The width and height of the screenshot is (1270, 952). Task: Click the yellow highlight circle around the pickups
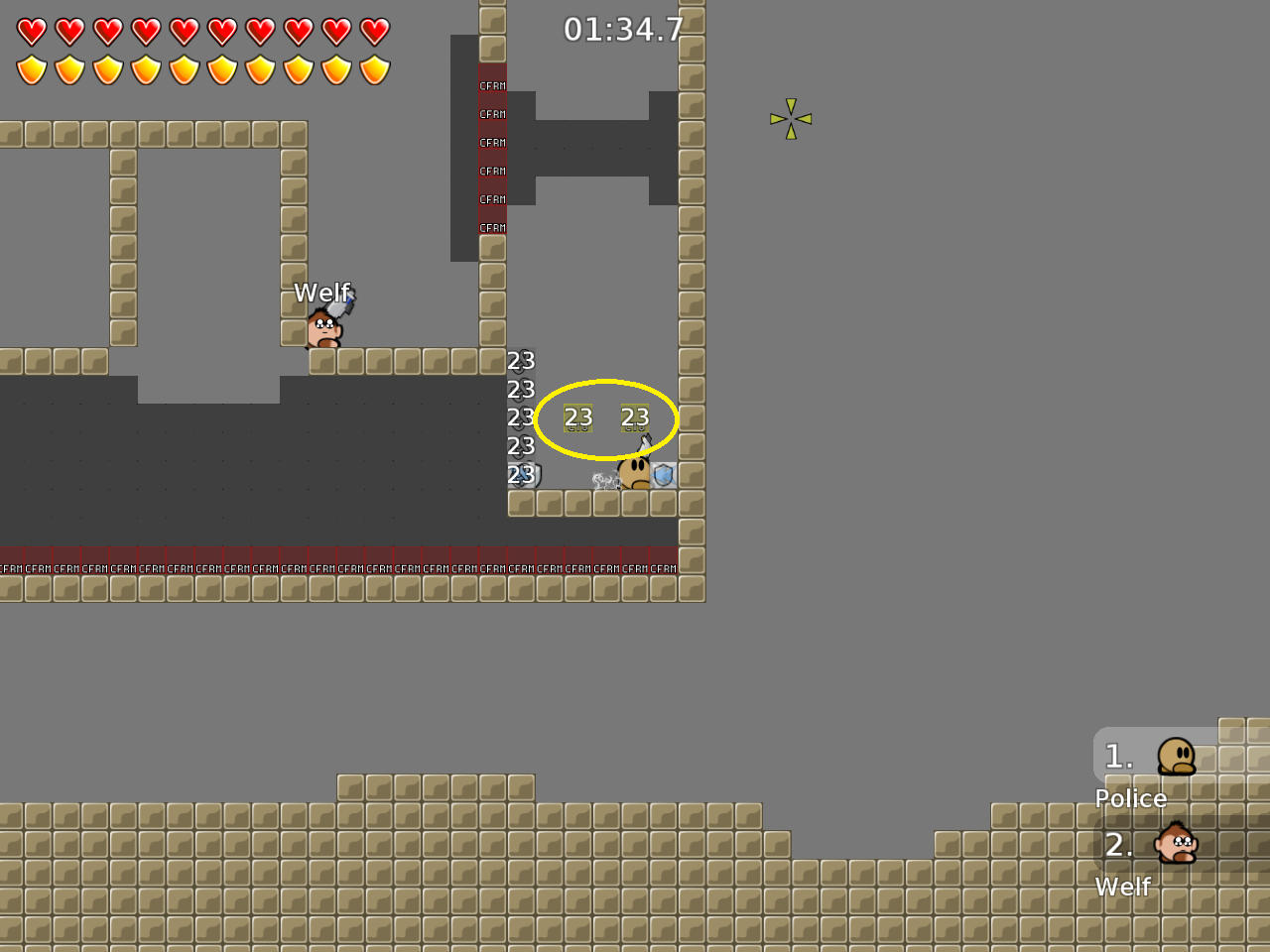pos(606,382)
